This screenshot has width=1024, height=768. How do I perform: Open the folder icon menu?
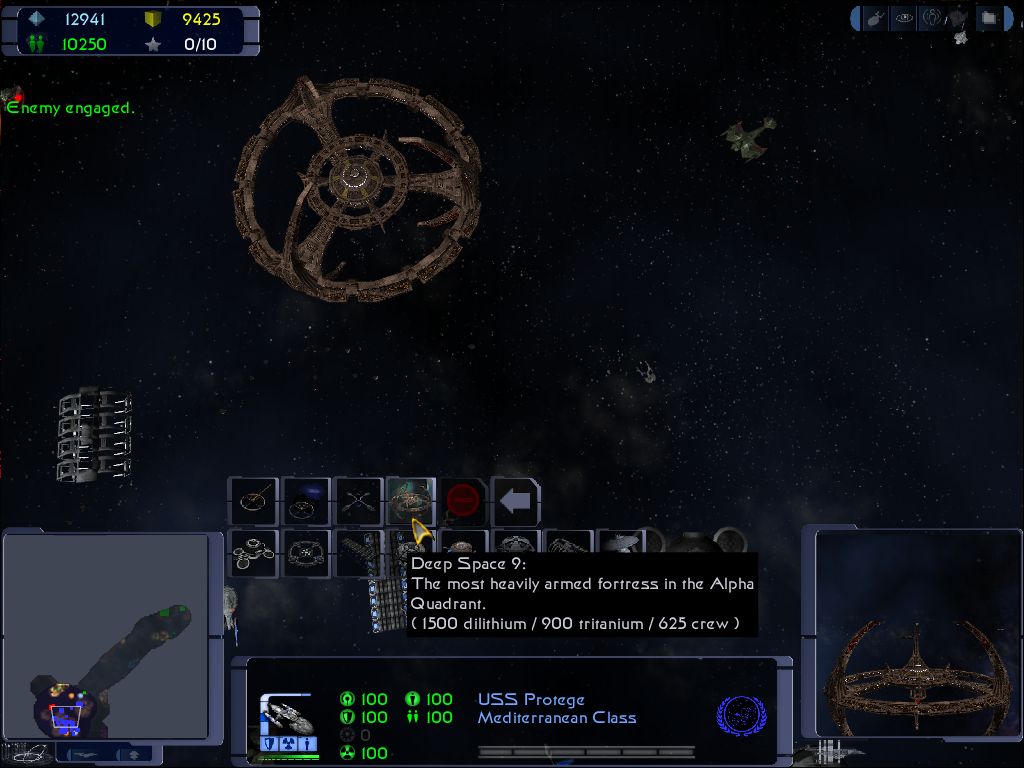[x=988, y=18]
